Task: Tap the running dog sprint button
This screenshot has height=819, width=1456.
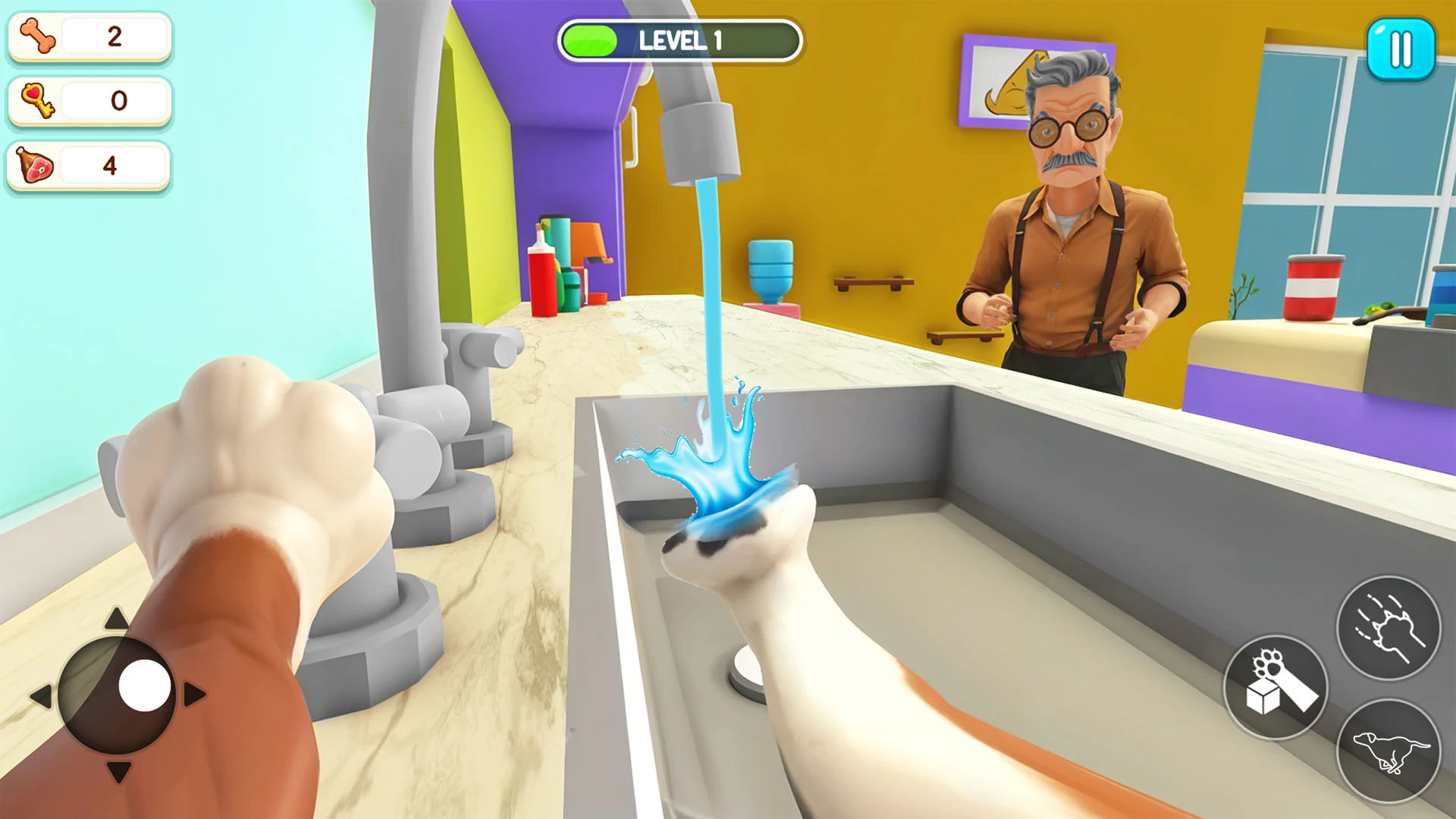Action: (x=1388, y=751)
